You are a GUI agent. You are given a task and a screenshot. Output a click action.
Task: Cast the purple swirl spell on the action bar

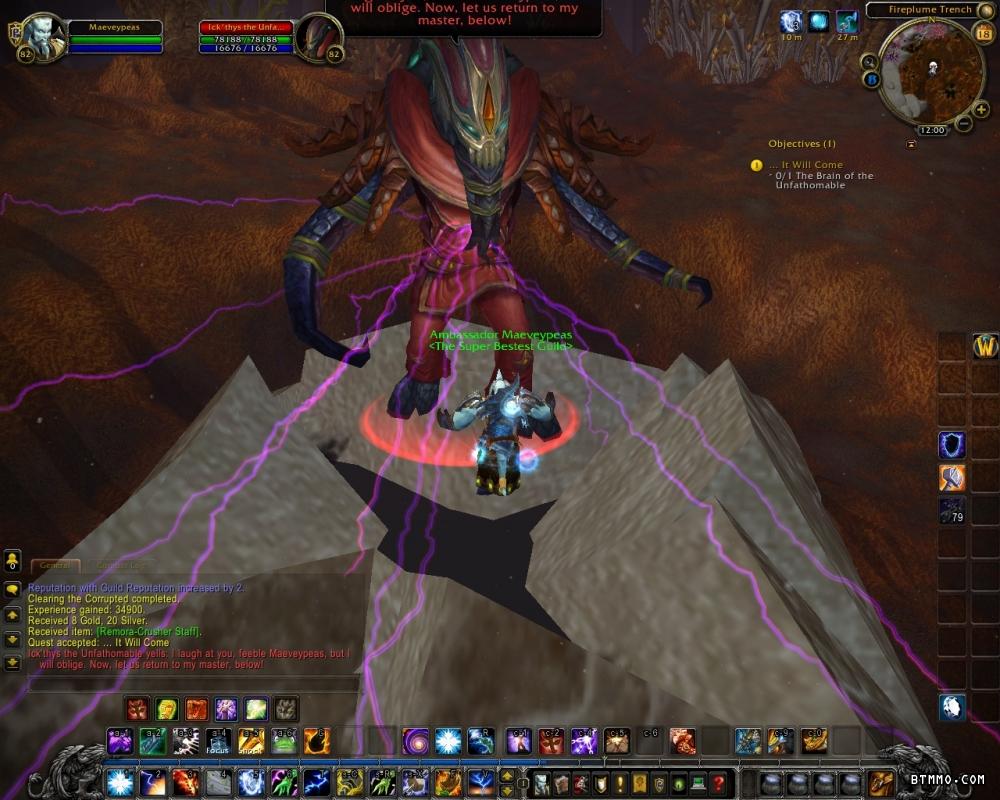click(x=415, y=741)
